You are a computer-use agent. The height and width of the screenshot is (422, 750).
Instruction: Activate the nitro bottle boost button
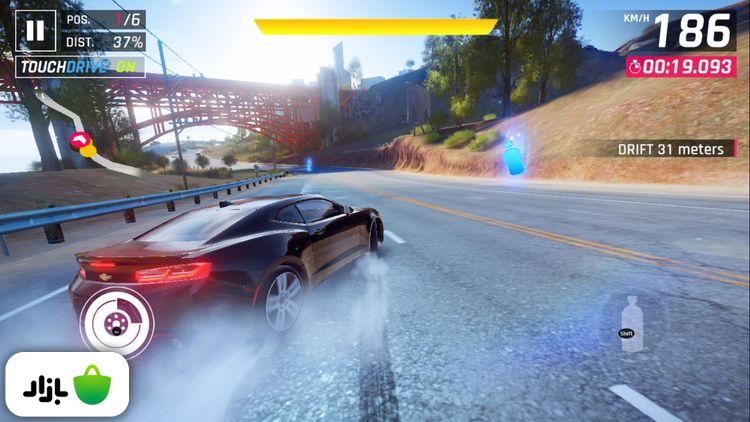[629, 324]
